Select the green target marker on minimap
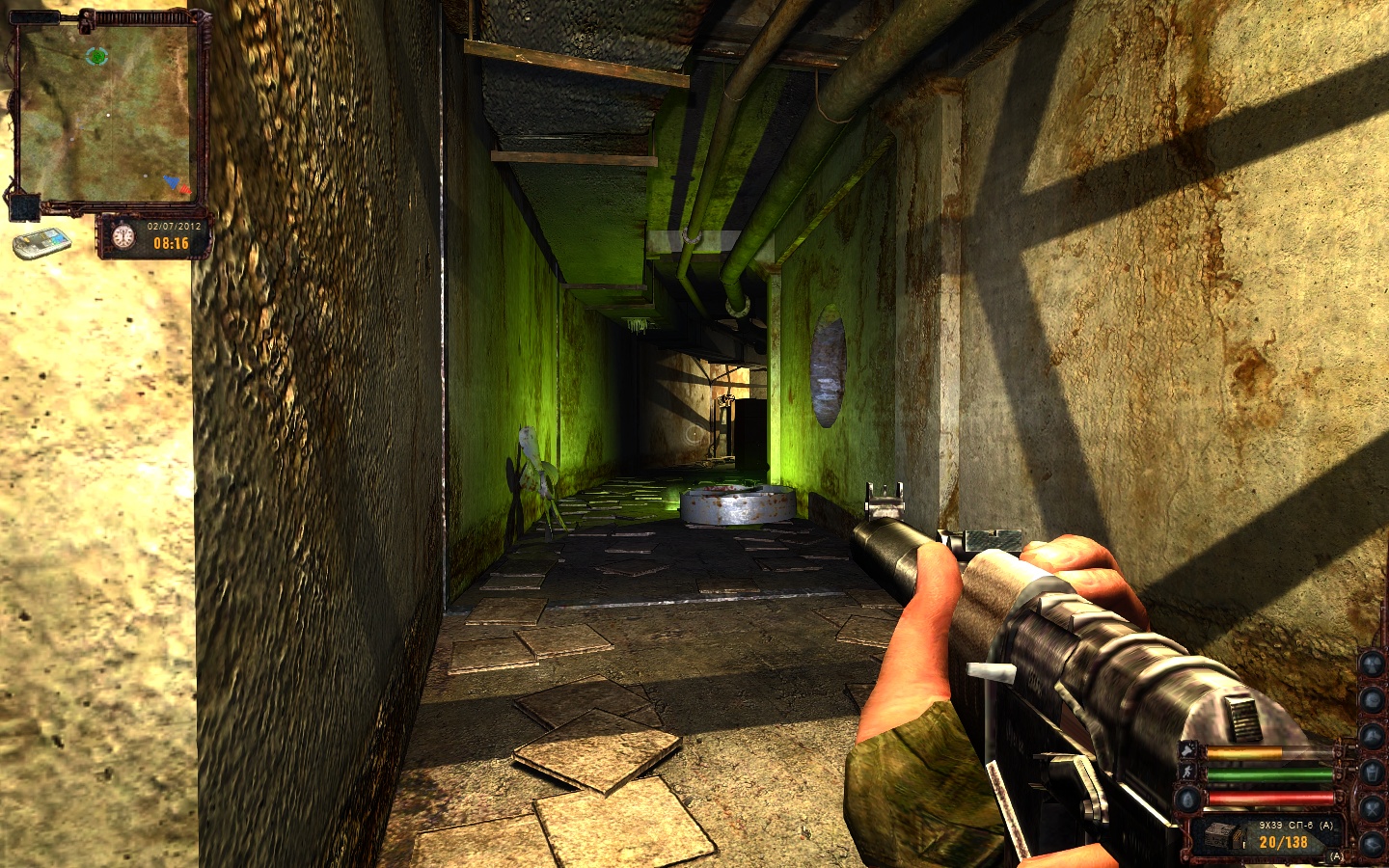Viewport: 1389px width, 868px height. pos(95,56)
